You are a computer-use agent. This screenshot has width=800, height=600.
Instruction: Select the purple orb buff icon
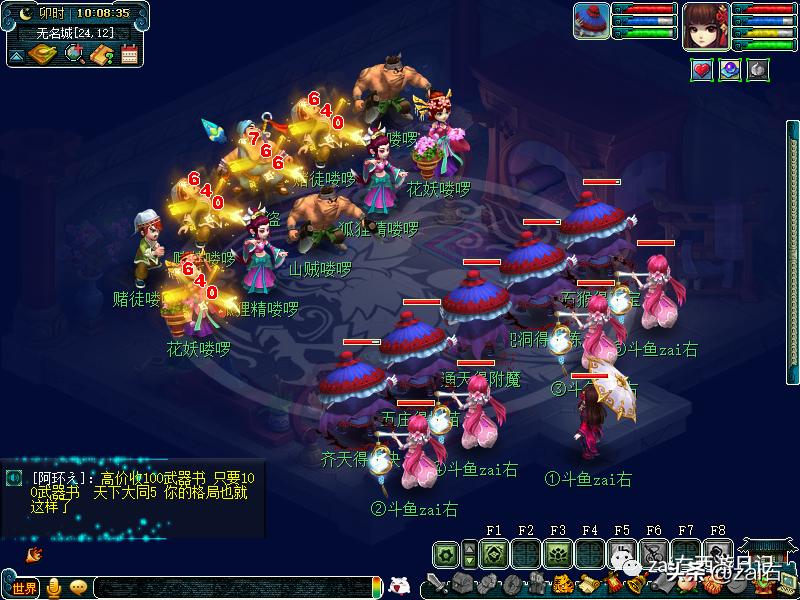731,69
